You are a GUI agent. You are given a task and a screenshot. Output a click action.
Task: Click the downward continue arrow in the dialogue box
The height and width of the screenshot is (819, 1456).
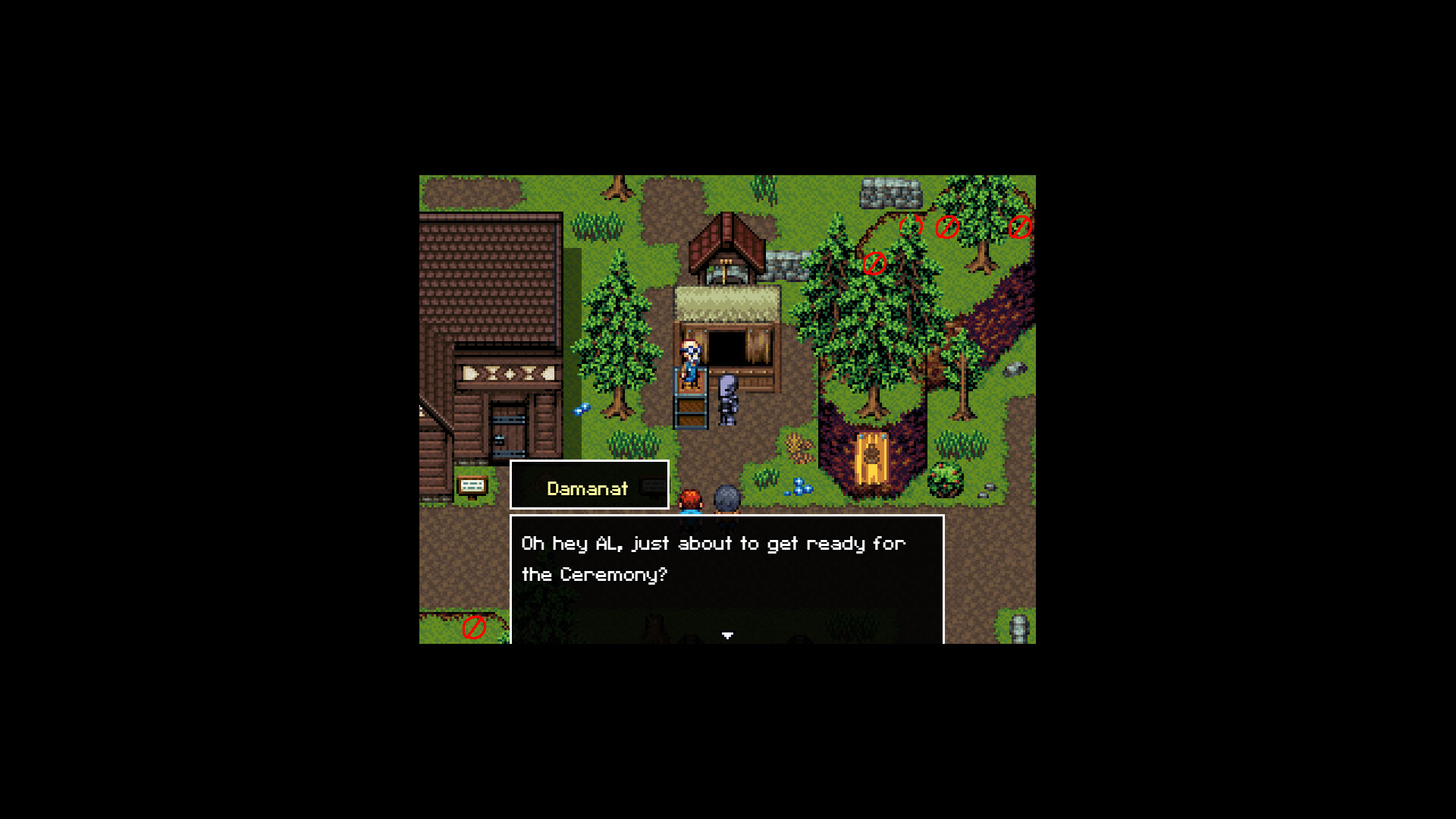pos(726,634)
